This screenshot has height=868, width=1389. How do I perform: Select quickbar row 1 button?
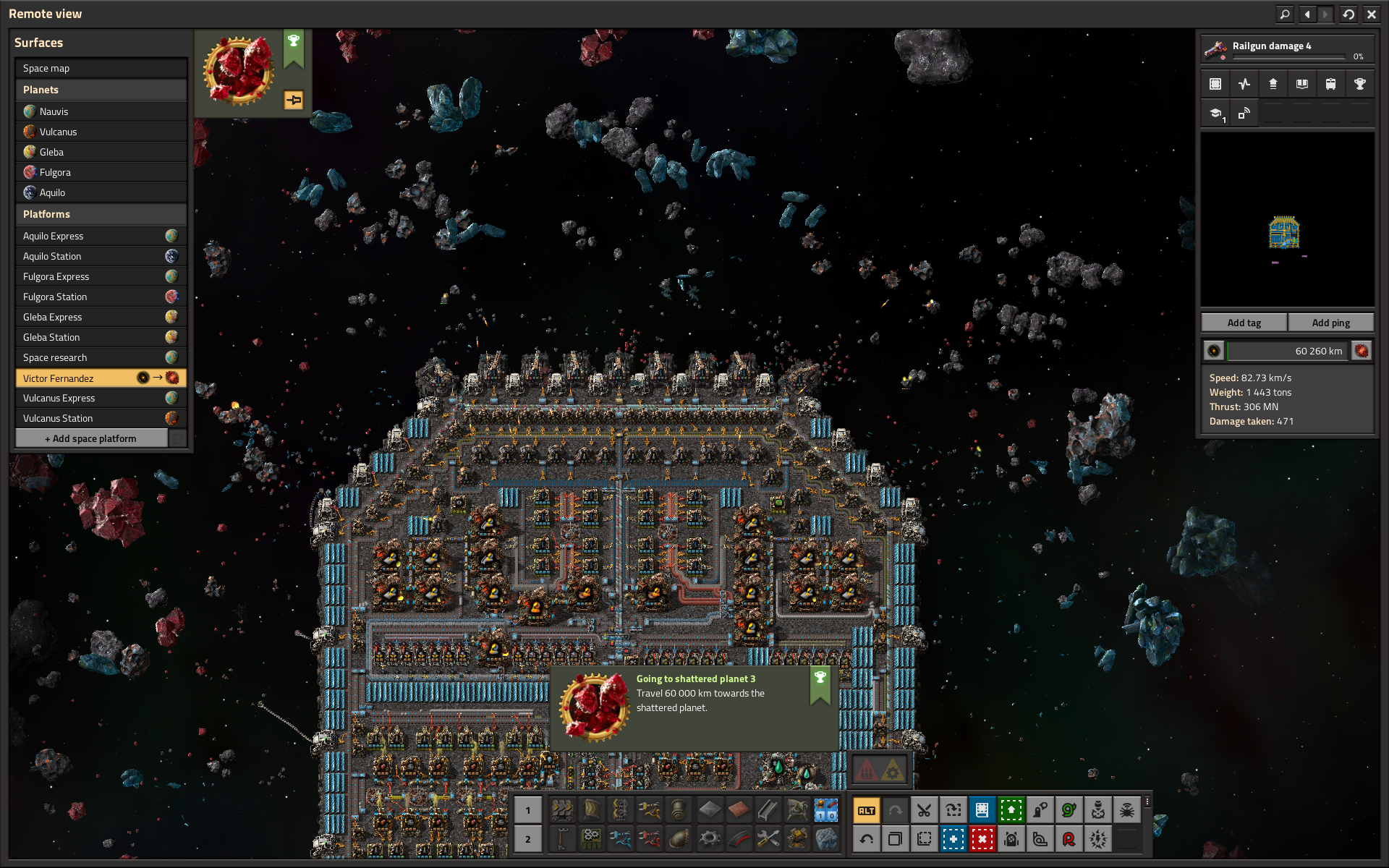click(x=528, y=810)
